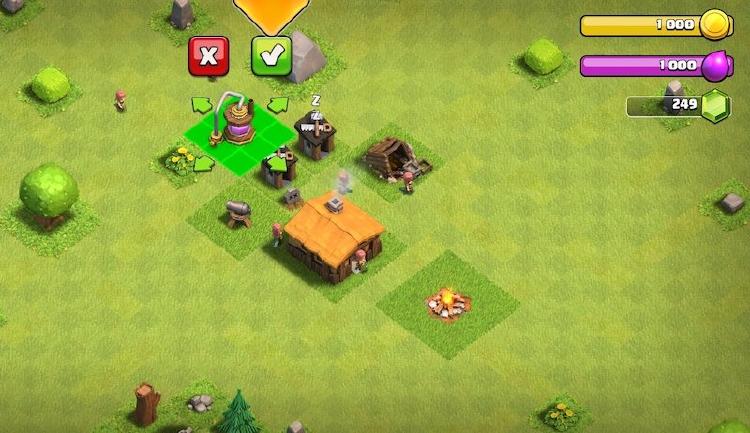Confirm placement with the green checkmark
Screen dimensions: 750x433
point(270,56)
